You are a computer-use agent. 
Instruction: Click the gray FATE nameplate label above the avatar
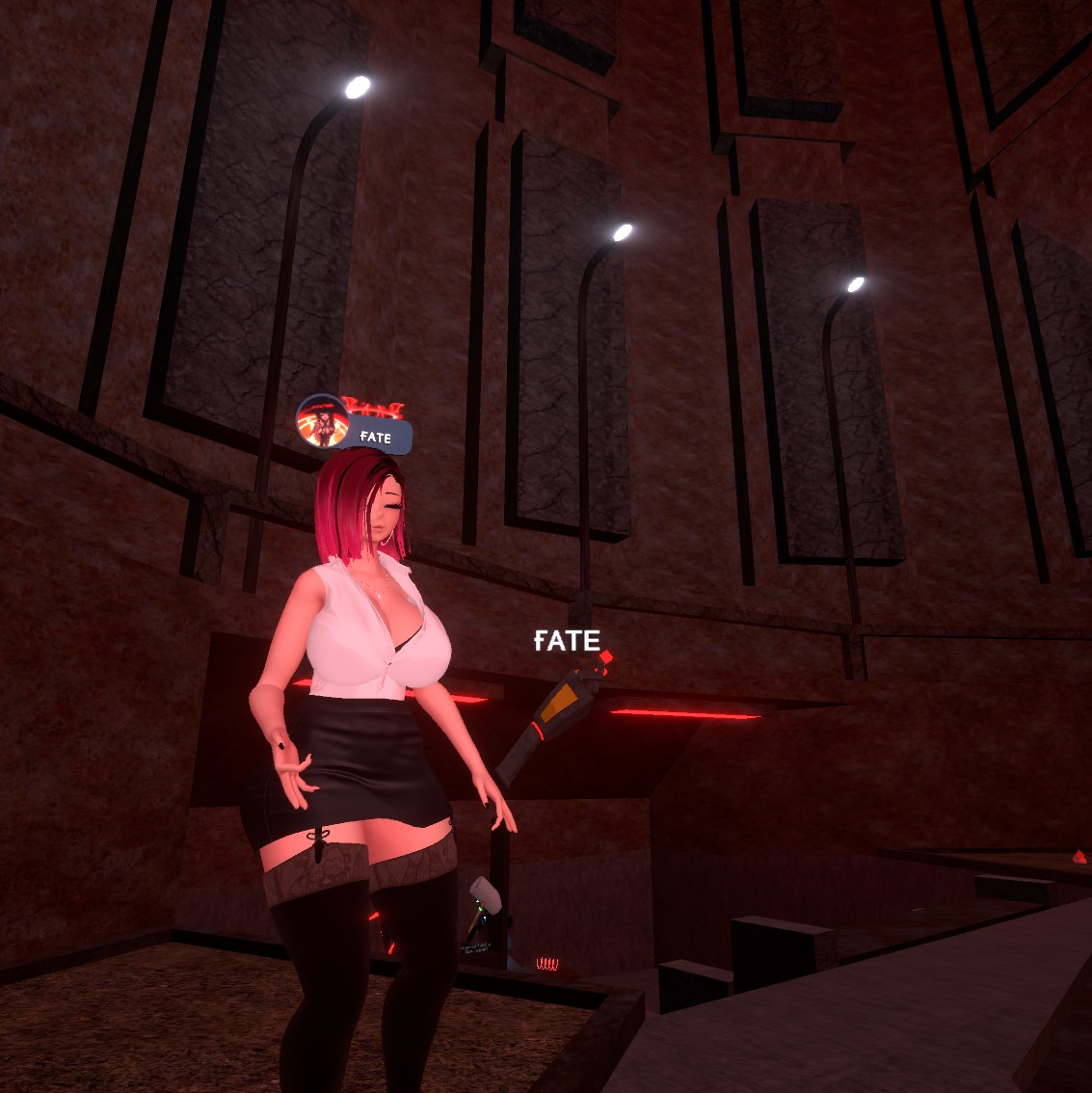coord(380,438)
